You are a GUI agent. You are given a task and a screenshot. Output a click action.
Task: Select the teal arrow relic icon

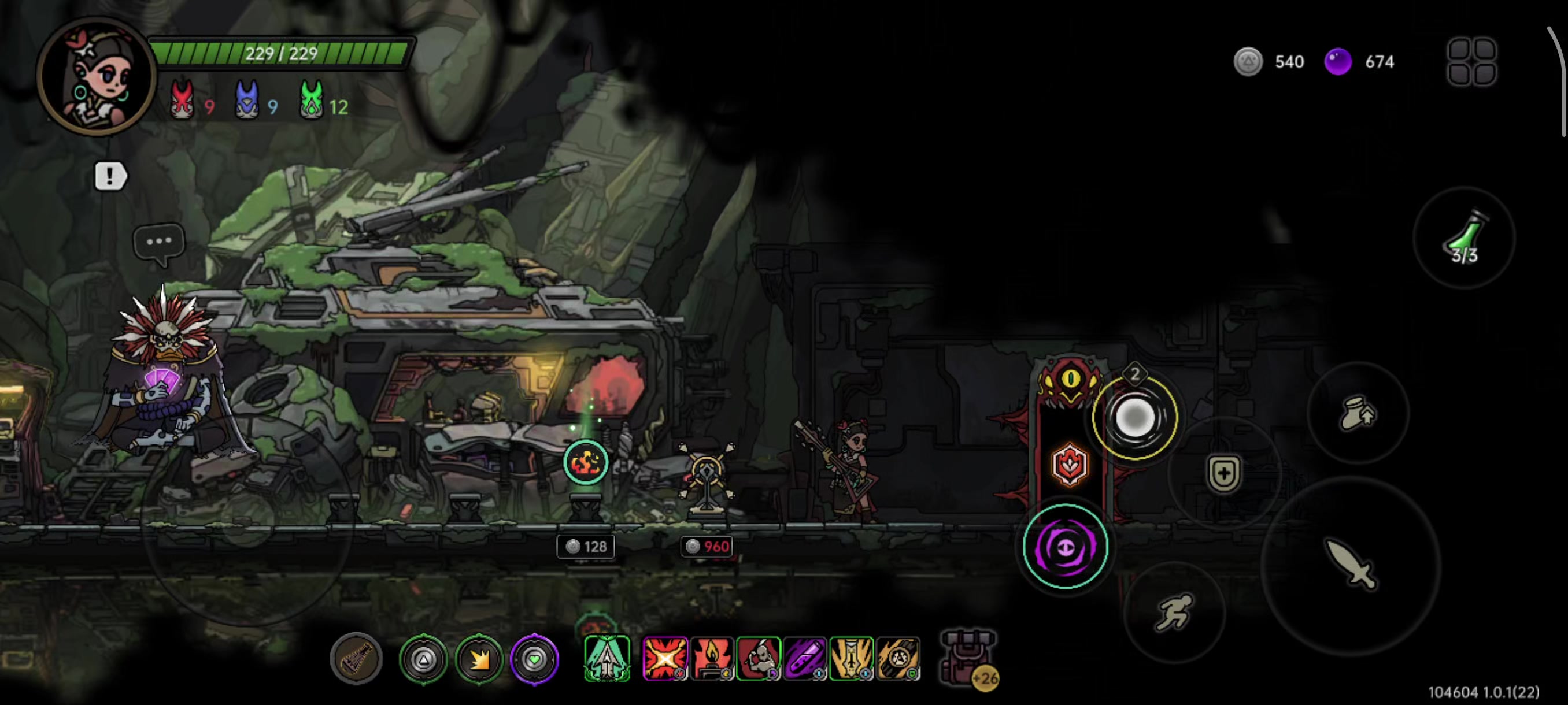pyautogui.click(x=607, y=658)
